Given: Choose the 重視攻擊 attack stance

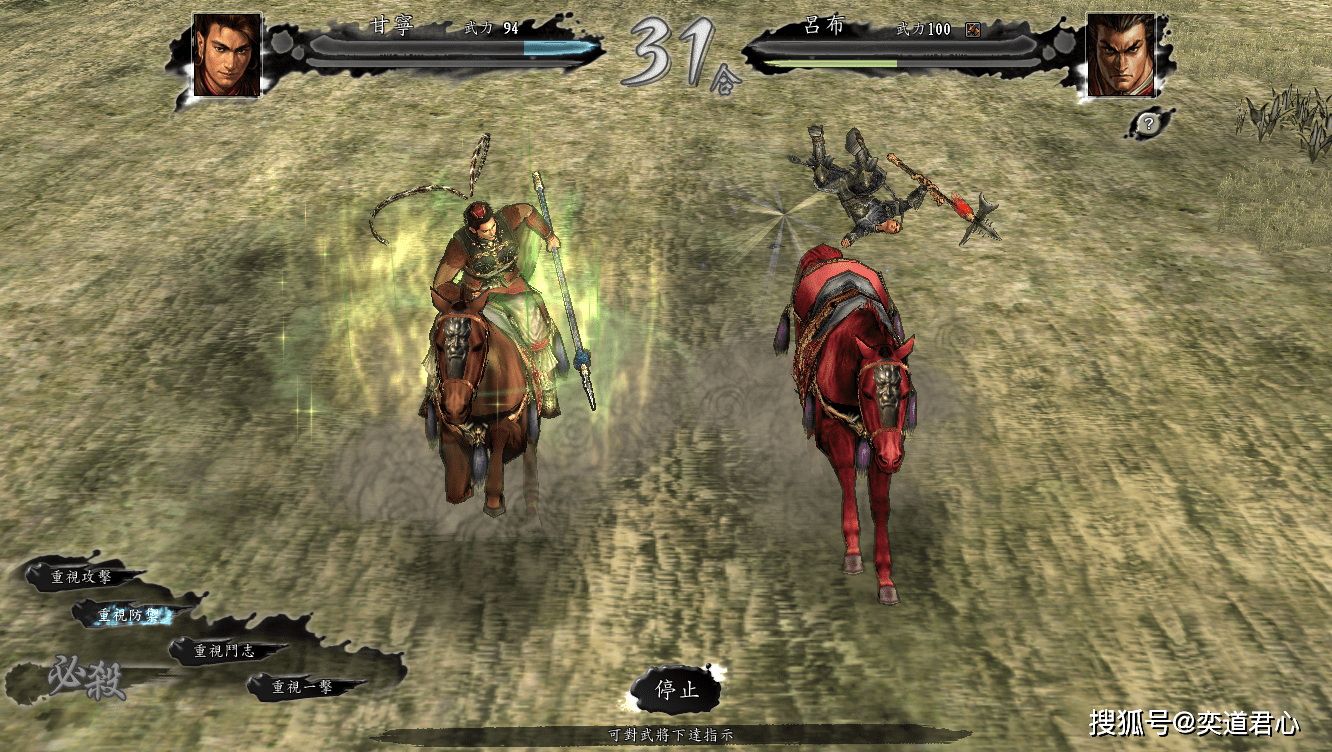Looking at the screenshot, I should click(x=82, y=577).
